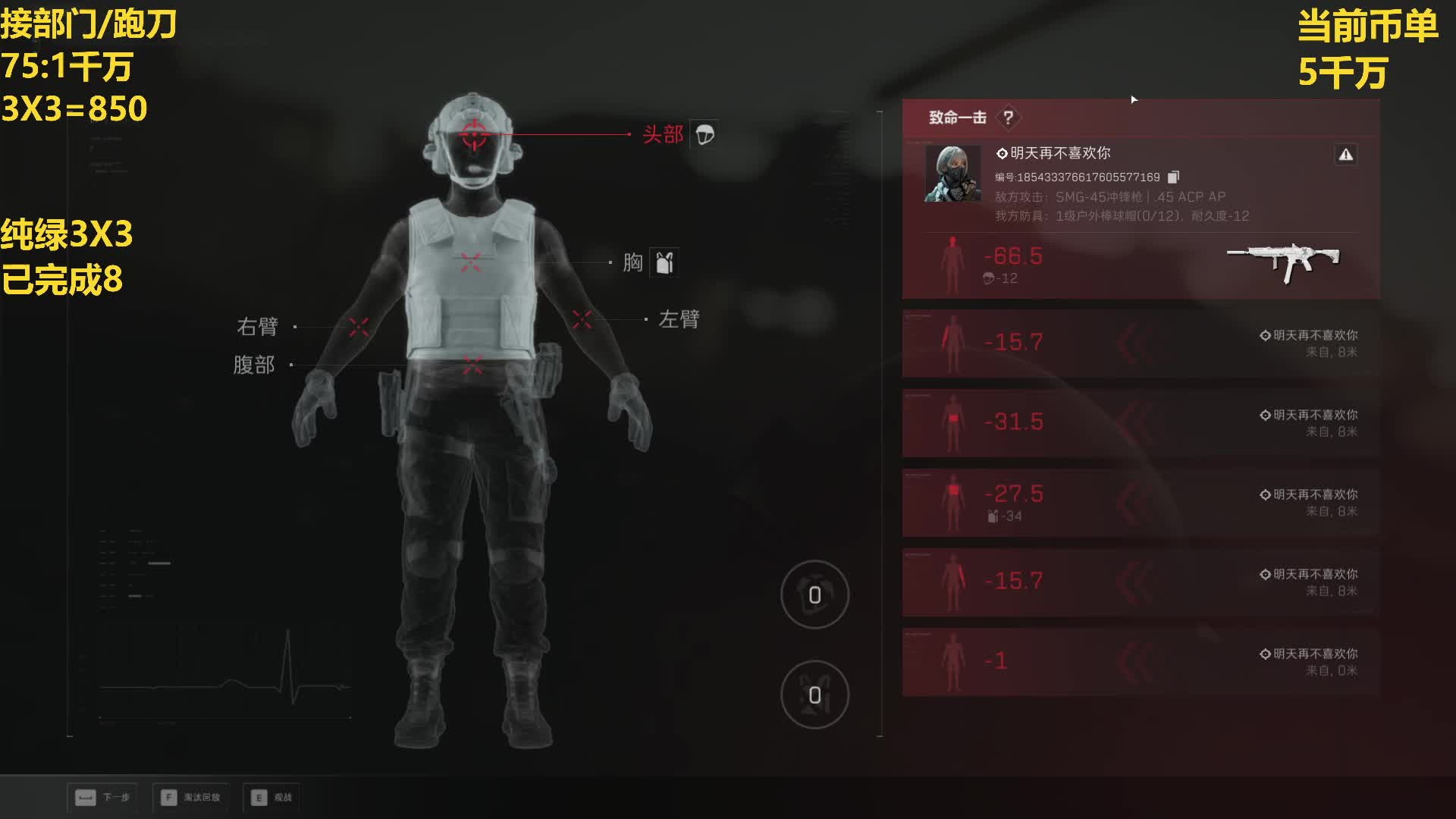The image size is (1456, 819).
Task: Open the question mark help beside 致命一击
Action: pos(1008,118)
